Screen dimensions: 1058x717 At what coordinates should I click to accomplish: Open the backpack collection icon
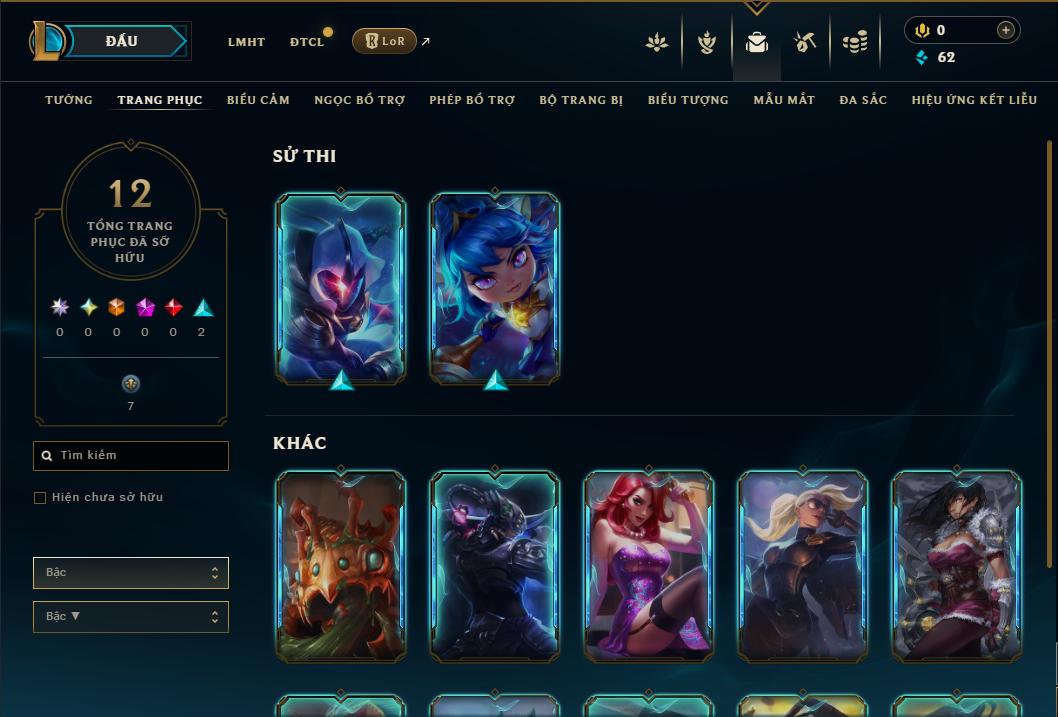(757, 42)
